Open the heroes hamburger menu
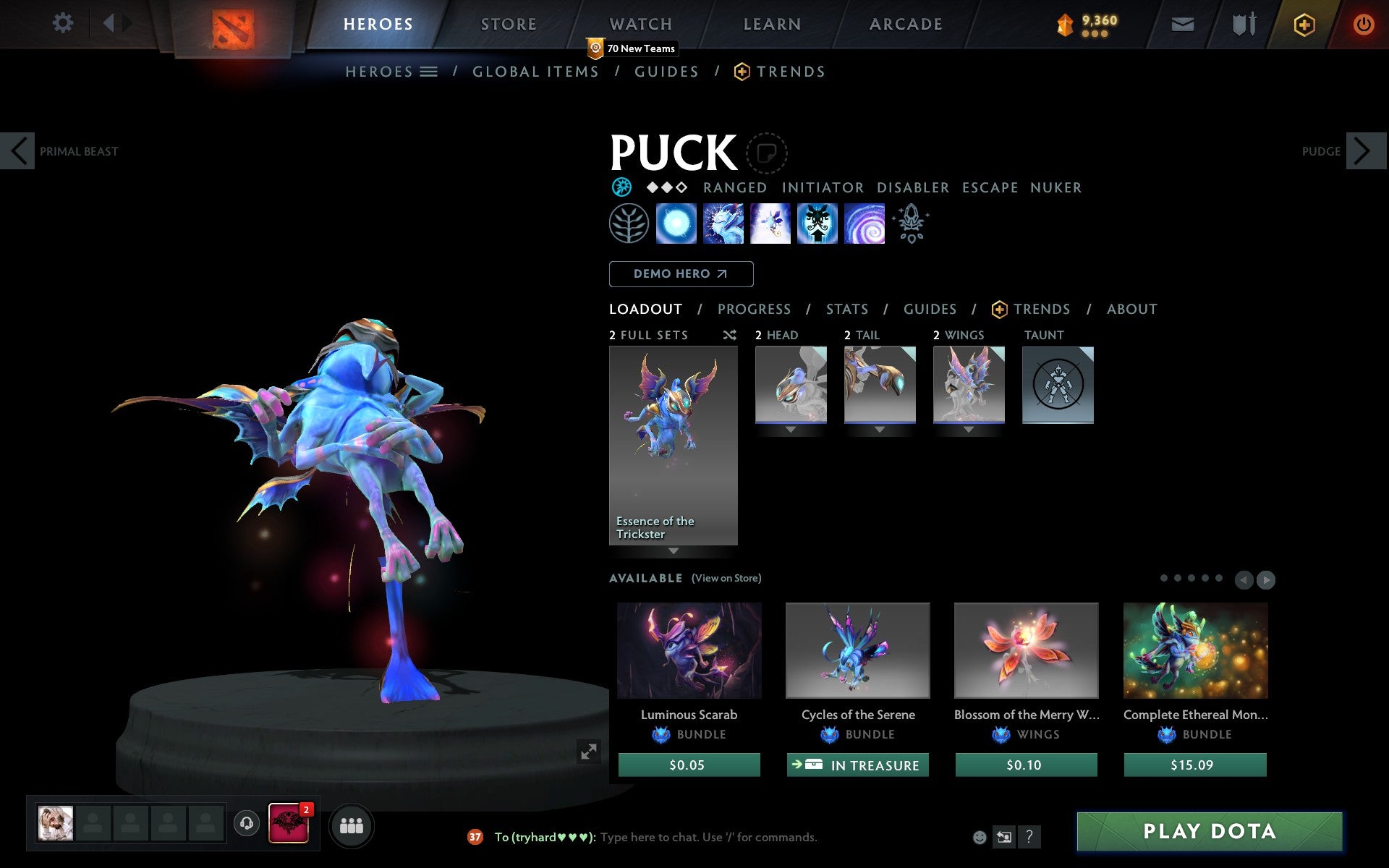 coord(429,72)
